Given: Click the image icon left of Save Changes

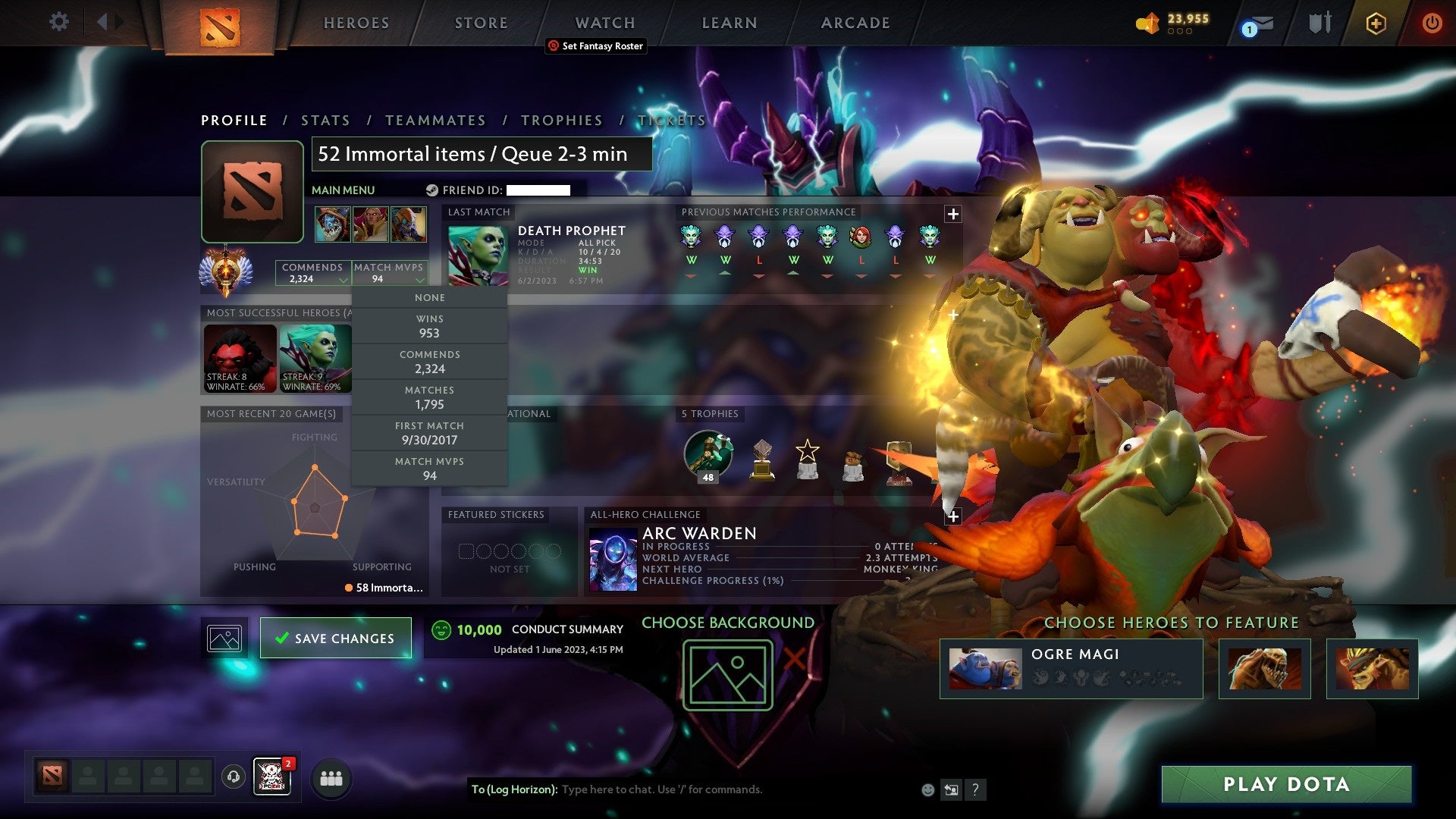Looking at the screenshot, I should tap(223, 638).
